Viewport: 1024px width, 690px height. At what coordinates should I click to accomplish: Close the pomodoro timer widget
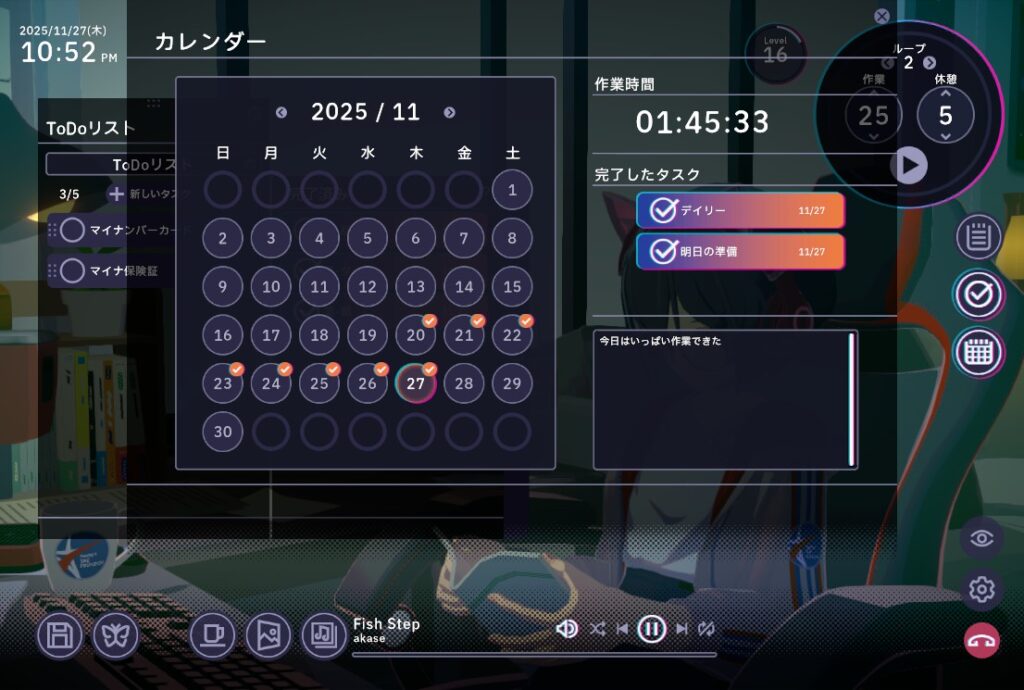(881, 16)
